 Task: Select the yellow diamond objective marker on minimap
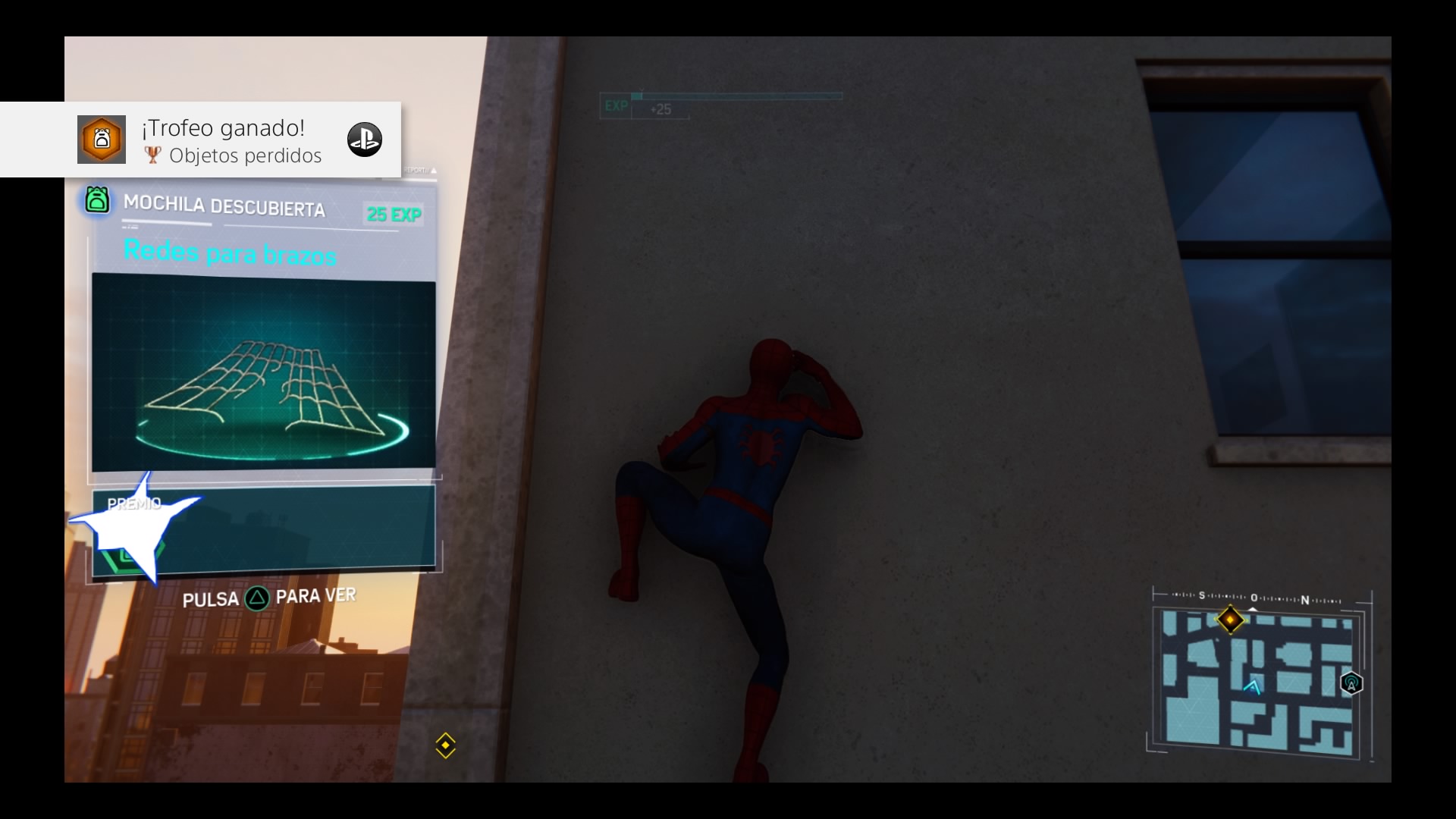pos(1229,620)
